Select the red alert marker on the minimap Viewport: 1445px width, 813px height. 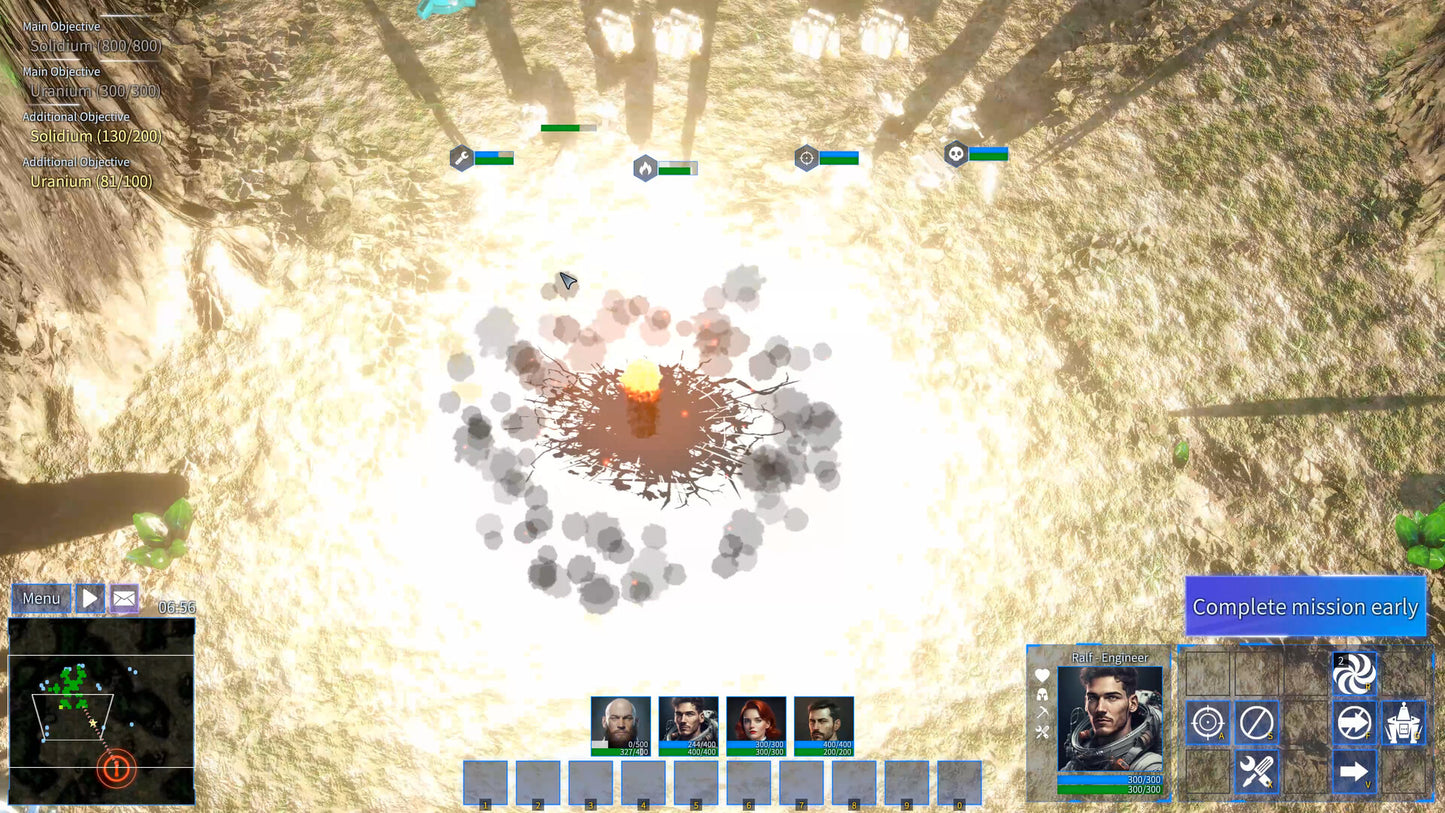(116, 769)
